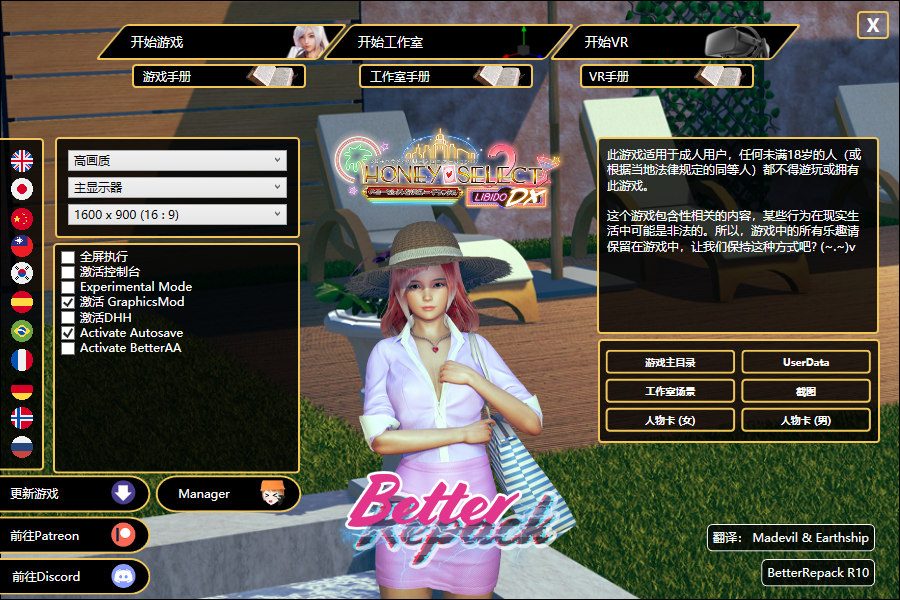Open the 人物卡 (女) female cards folder
Screen dimensions: 900x600
coord(670,420)
